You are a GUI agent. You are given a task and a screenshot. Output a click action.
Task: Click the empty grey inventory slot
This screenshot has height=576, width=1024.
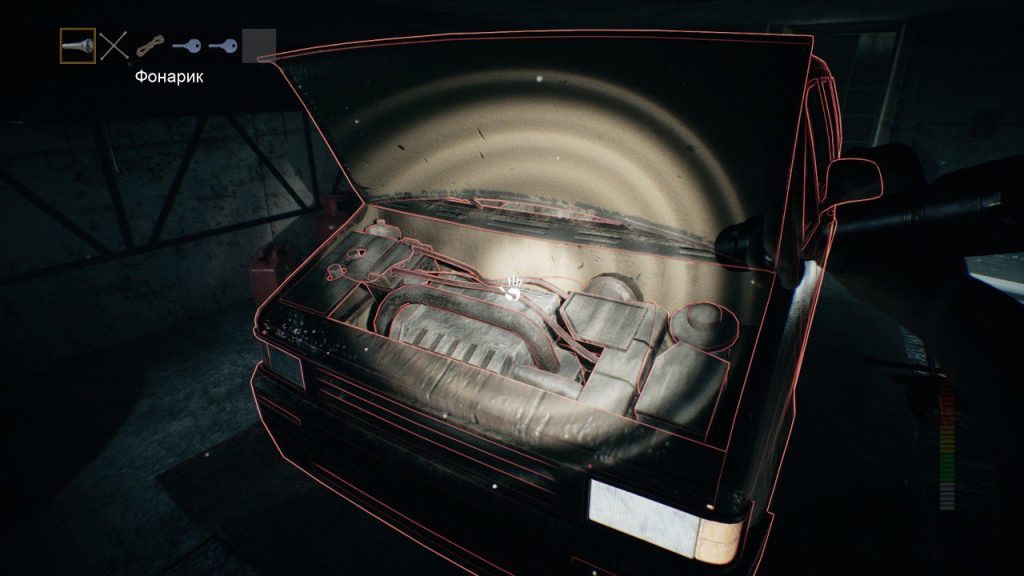point(259,46)
